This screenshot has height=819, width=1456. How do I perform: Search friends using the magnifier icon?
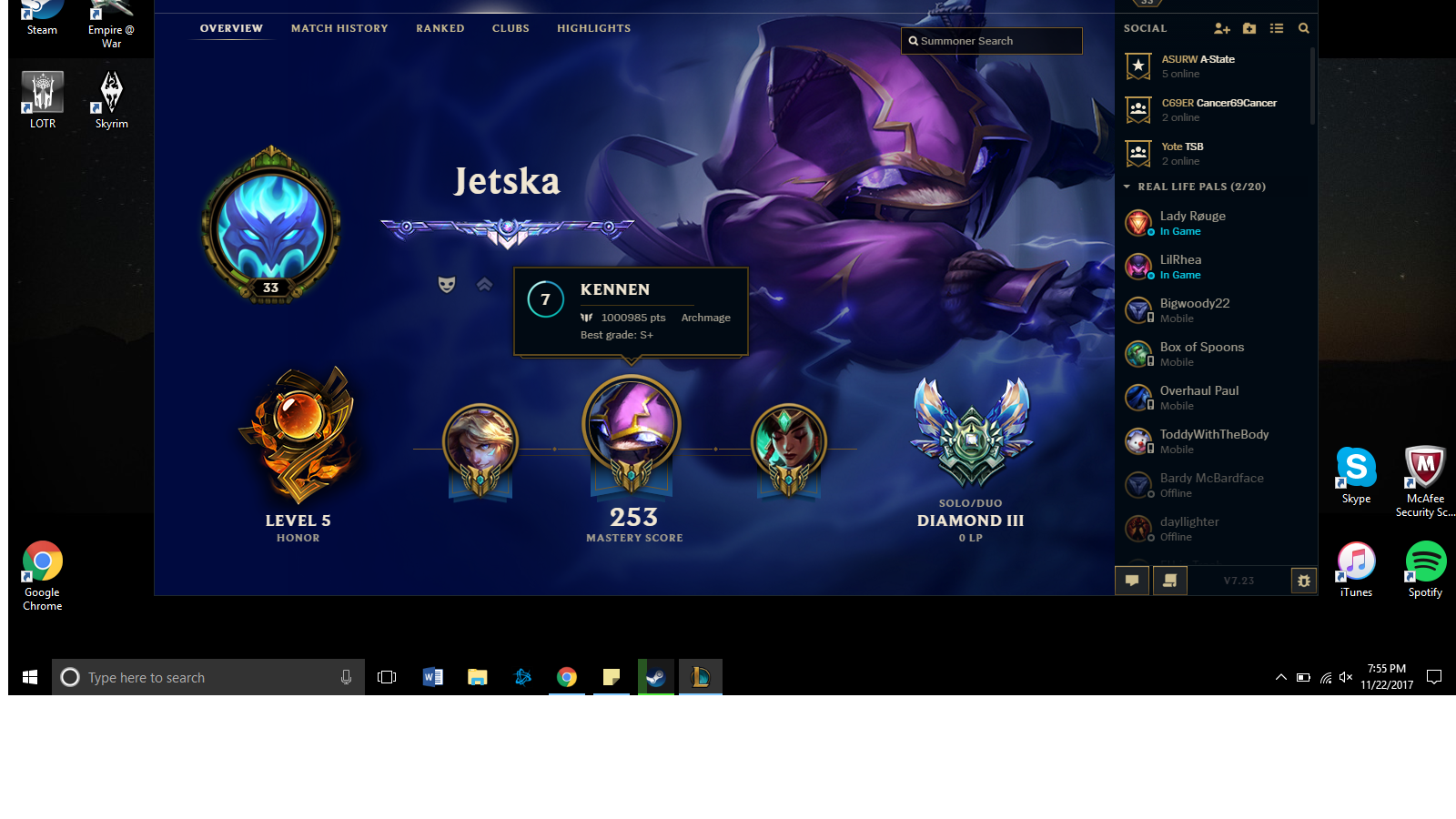(x=1304, y=28)
